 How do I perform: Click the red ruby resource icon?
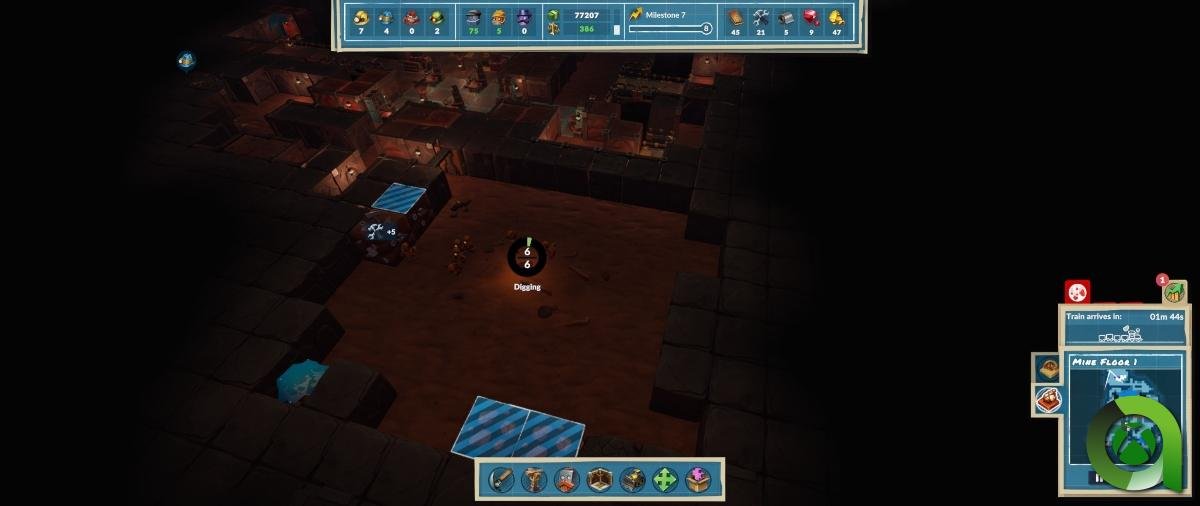(811, 18)
